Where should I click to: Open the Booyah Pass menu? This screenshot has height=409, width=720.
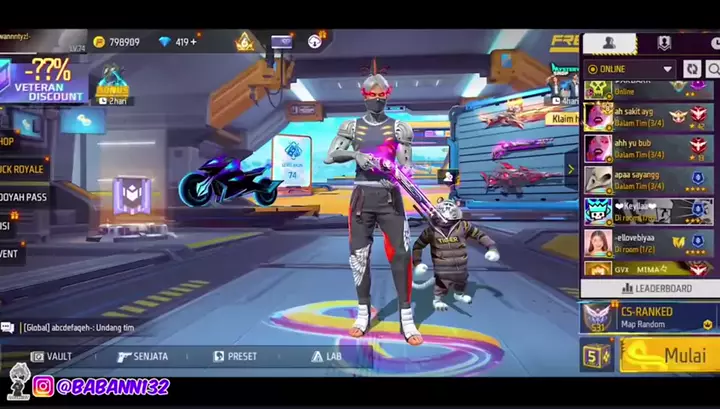pyautogui.click(x=24, y=197)
